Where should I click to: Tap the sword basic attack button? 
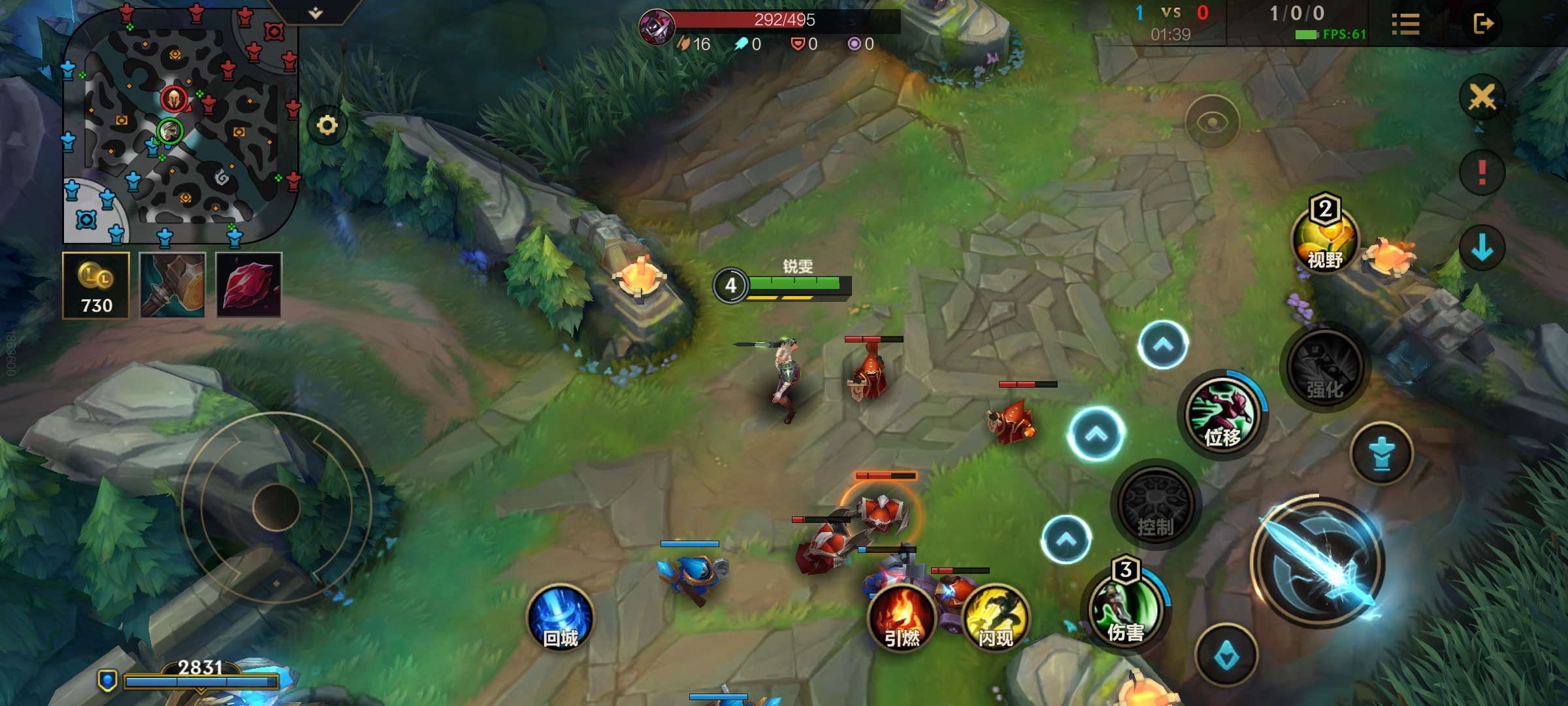click(x=1317, y=563)
